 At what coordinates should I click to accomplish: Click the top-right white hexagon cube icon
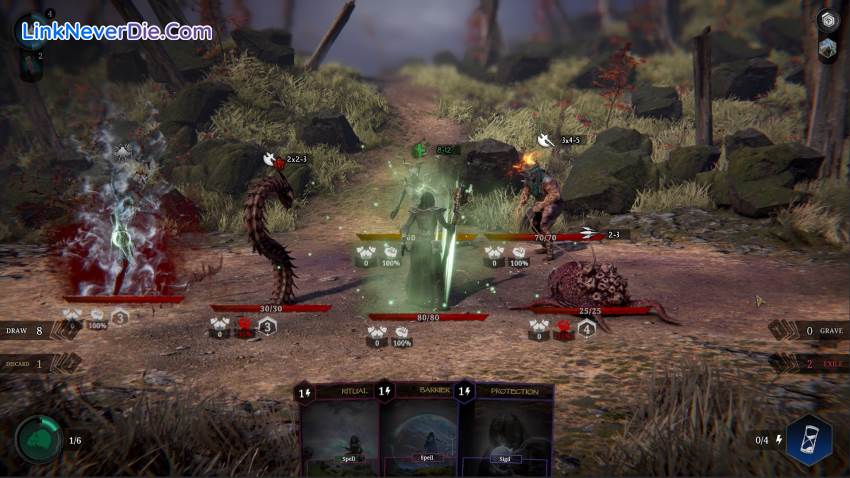click(x=828, y=20)
